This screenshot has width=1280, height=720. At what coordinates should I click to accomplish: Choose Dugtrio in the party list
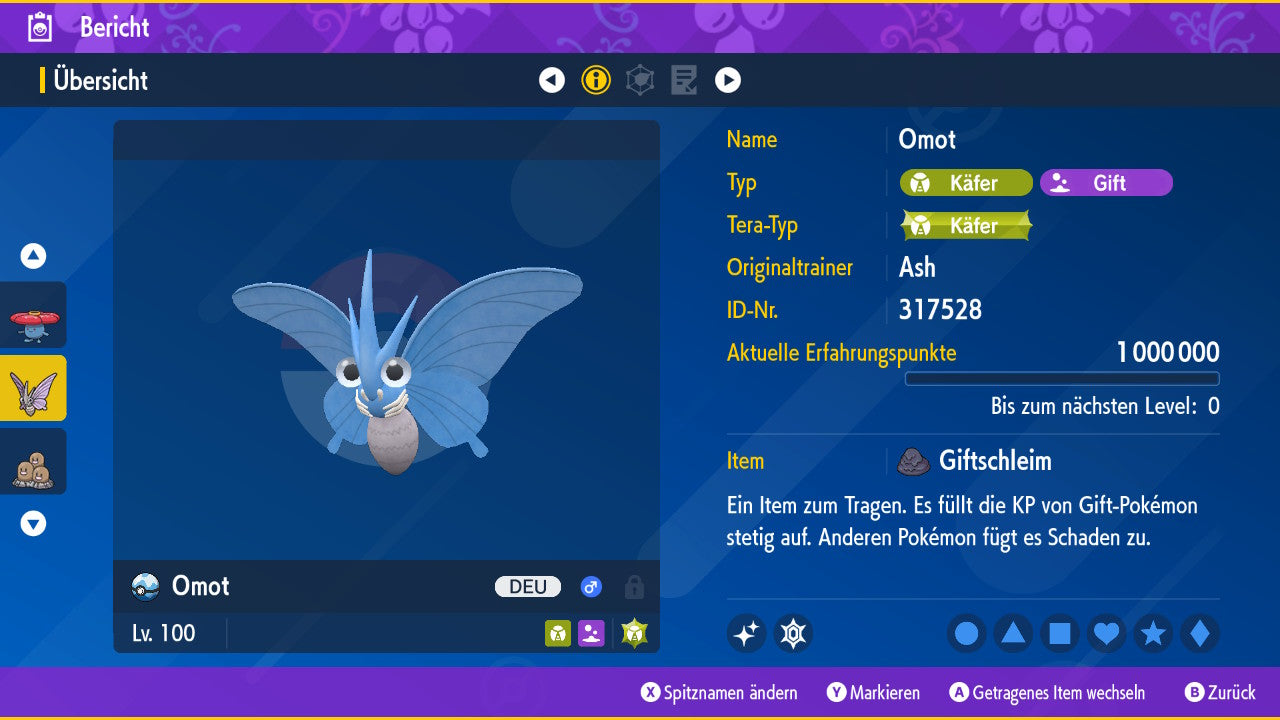pos(33,461)
